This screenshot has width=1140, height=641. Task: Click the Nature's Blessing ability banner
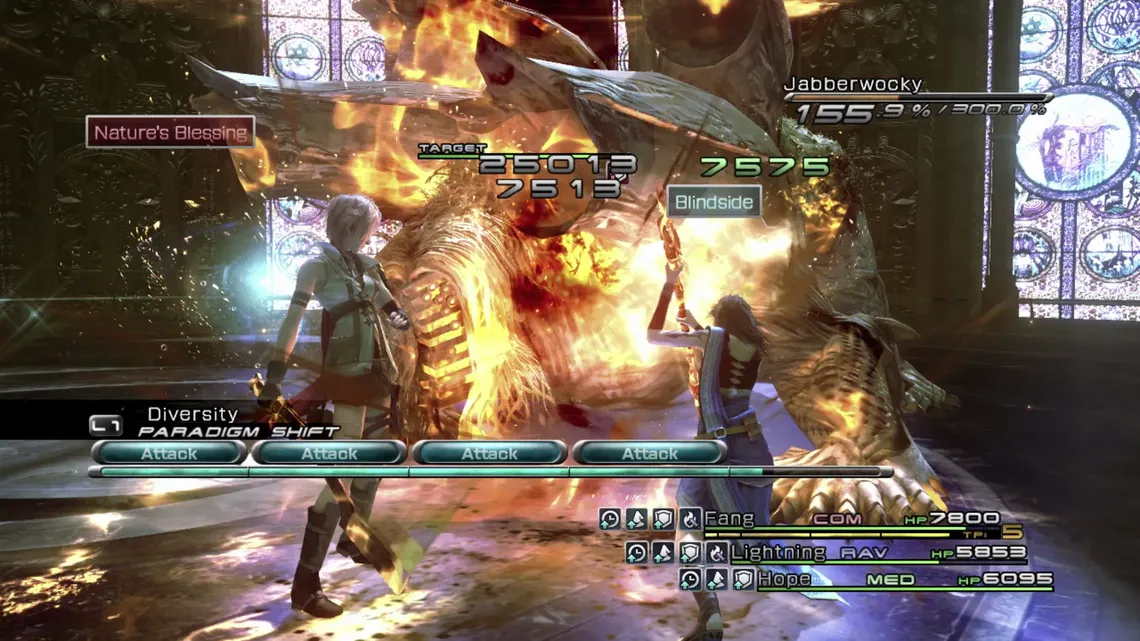point(170,133)
